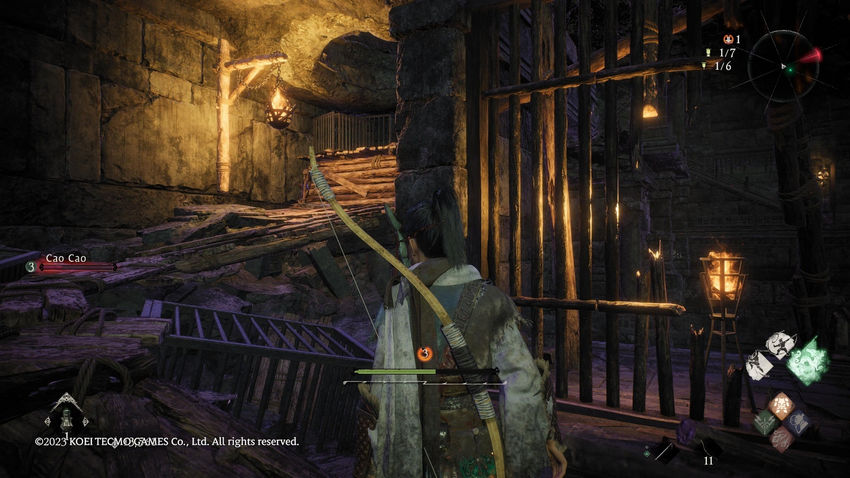Select ally Cao Cao's name tag
850x478 pixels.
[64, 257]
